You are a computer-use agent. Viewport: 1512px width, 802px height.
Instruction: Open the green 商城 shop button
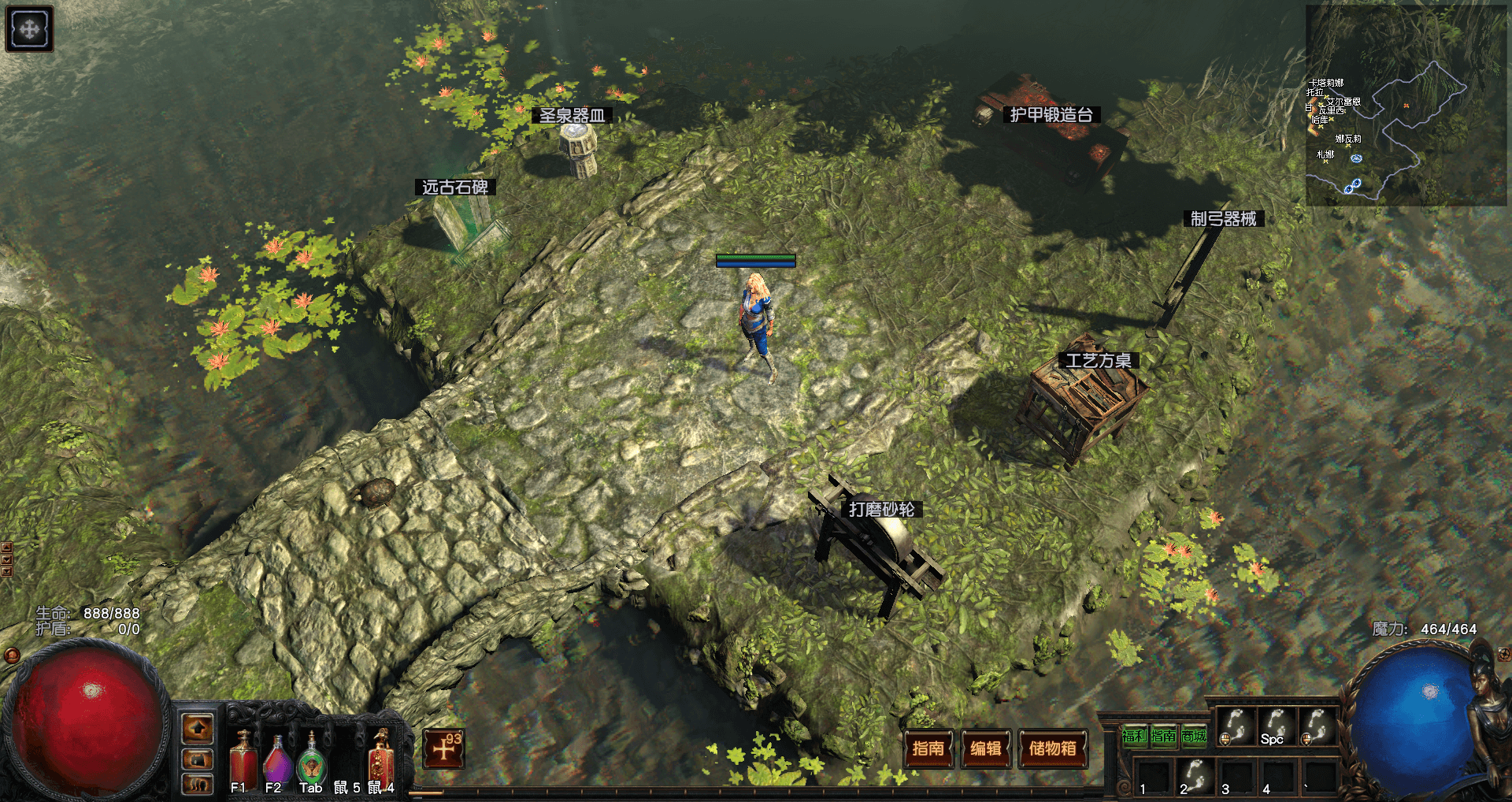pyautogui.click(x=1194, y=736)
